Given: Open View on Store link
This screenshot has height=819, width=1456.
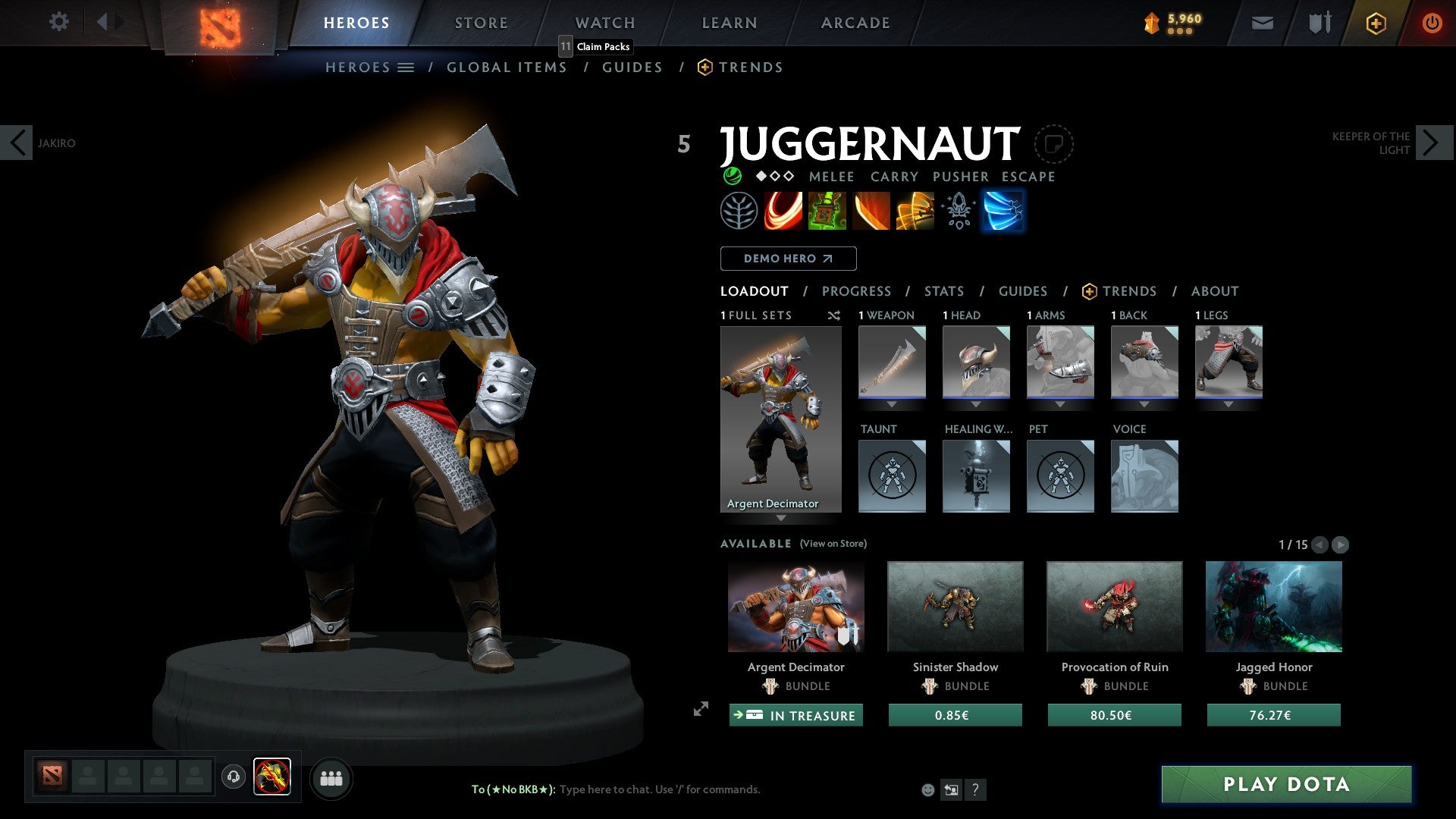Looking at the screenshot, I should [x=833, y=544].
